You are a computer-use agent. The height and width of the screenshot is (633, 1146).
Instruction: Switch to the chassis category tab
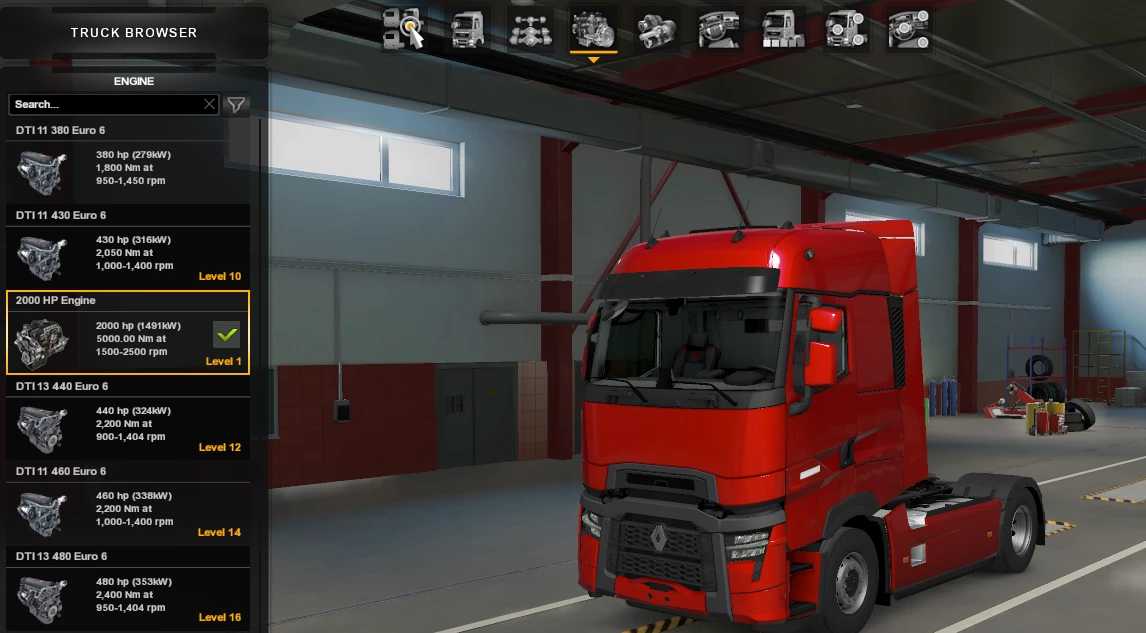pos(531,29)
